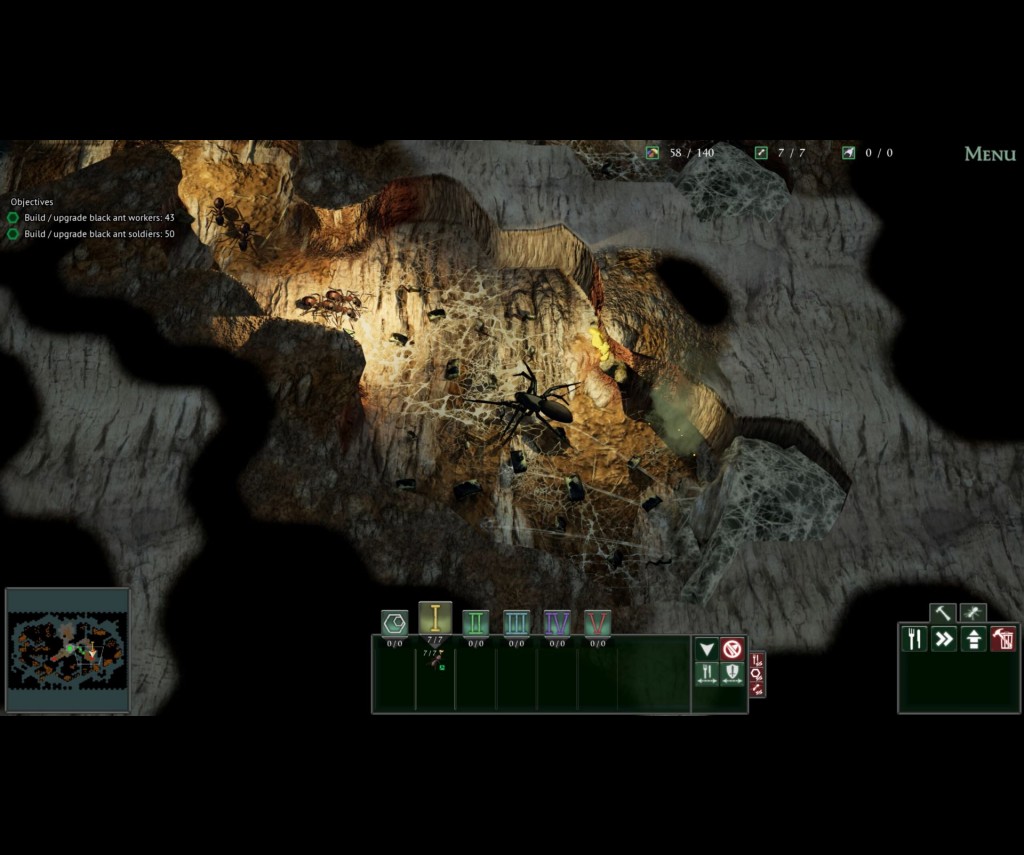Screen dimensions: 1024x855
Task: Toggle the shield with arrows button
Action: click(732, 674)
